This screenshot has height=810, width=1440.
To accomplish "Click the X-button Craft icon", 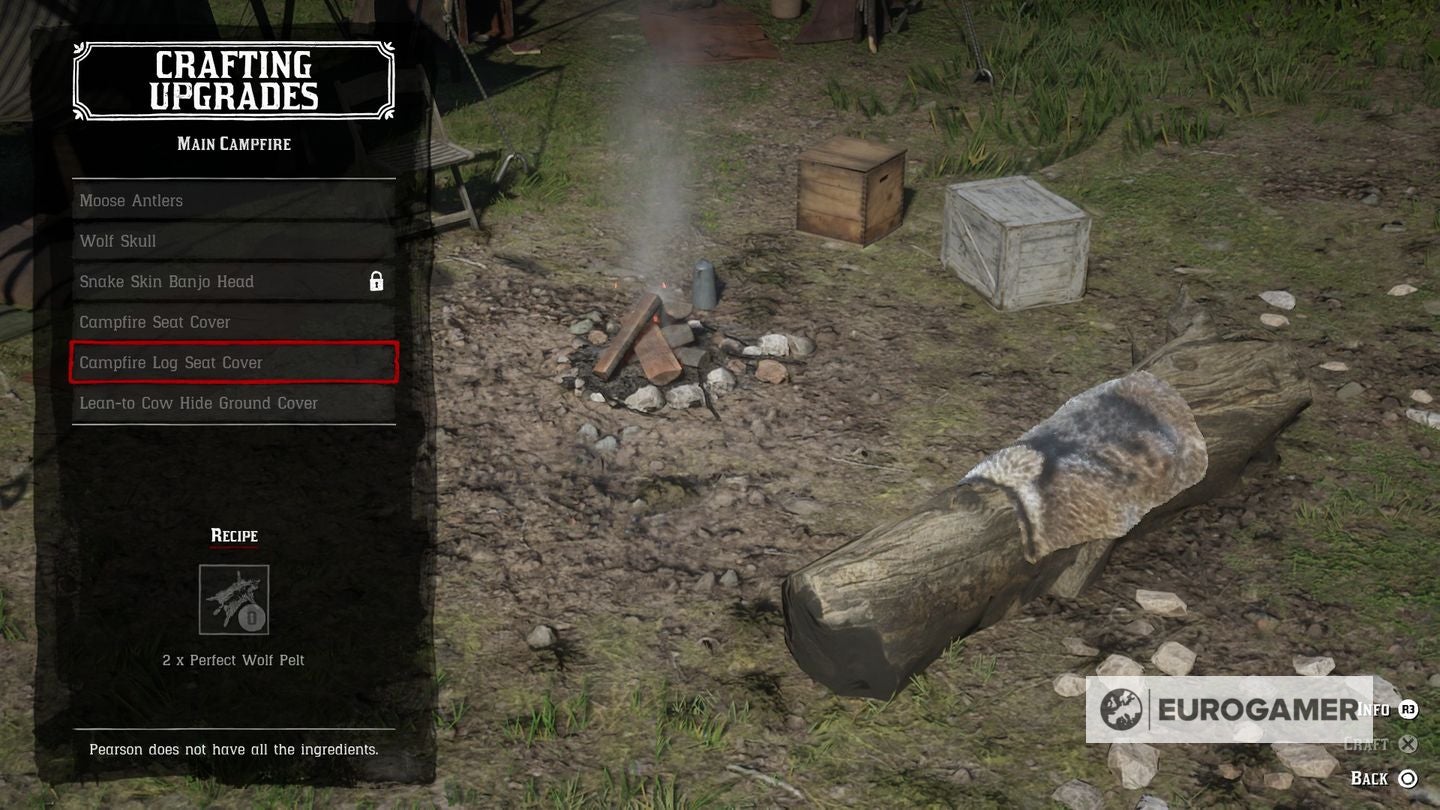I will point(1409,744).
